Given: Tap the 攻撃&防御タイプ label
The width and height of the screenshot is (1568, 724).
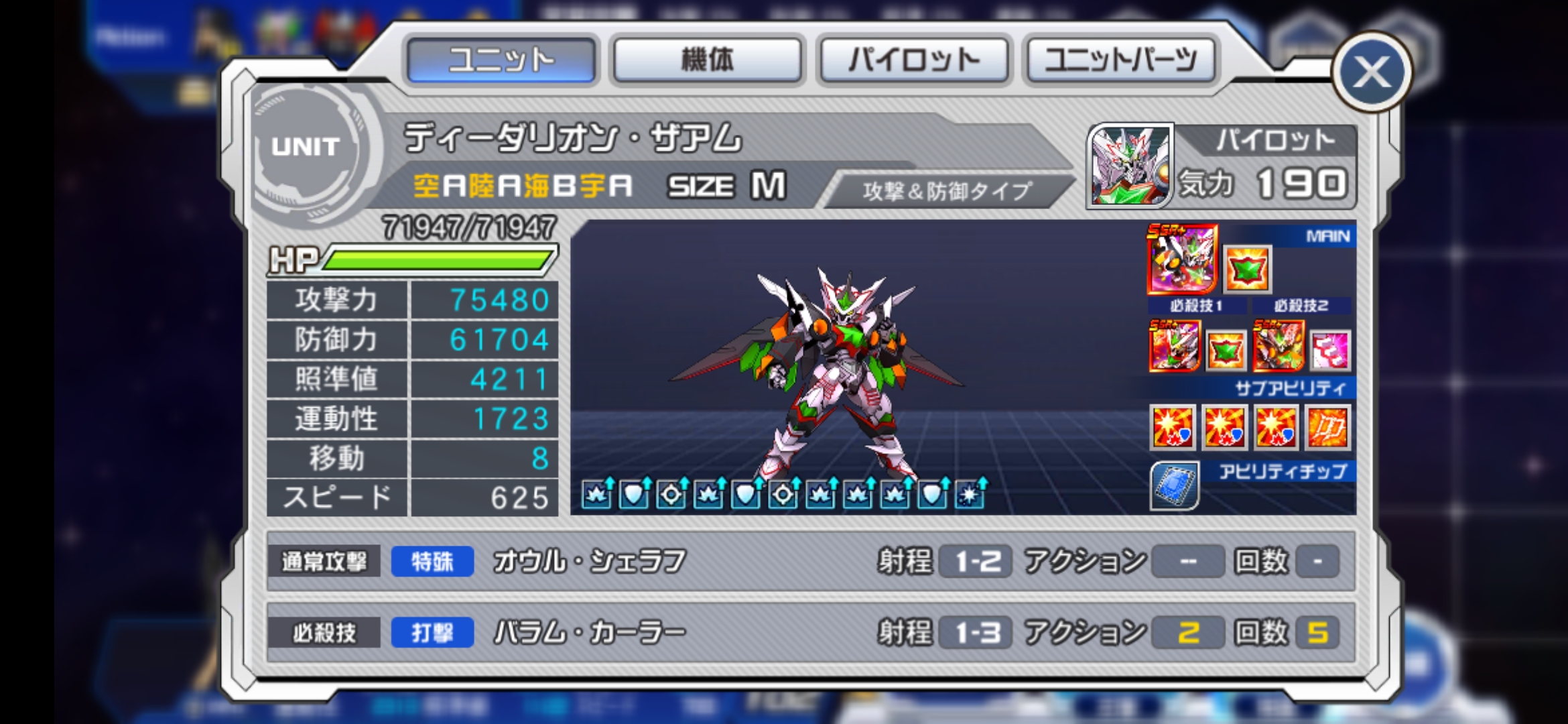Looking at the screenshot, I should pyautogui.click(x=946, y=192).
